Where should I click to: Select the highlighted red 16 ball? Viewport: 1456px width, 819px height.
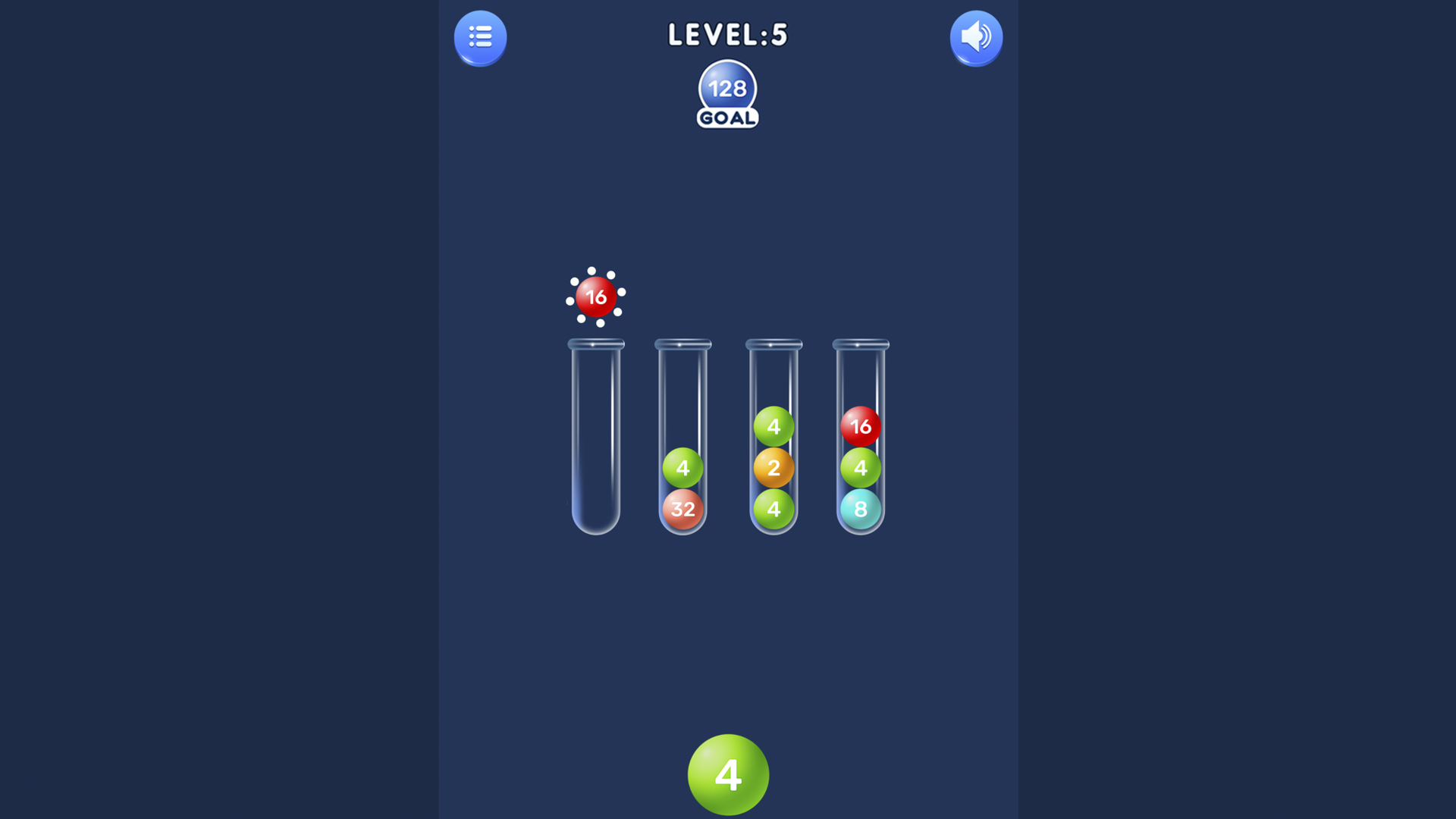596,297
